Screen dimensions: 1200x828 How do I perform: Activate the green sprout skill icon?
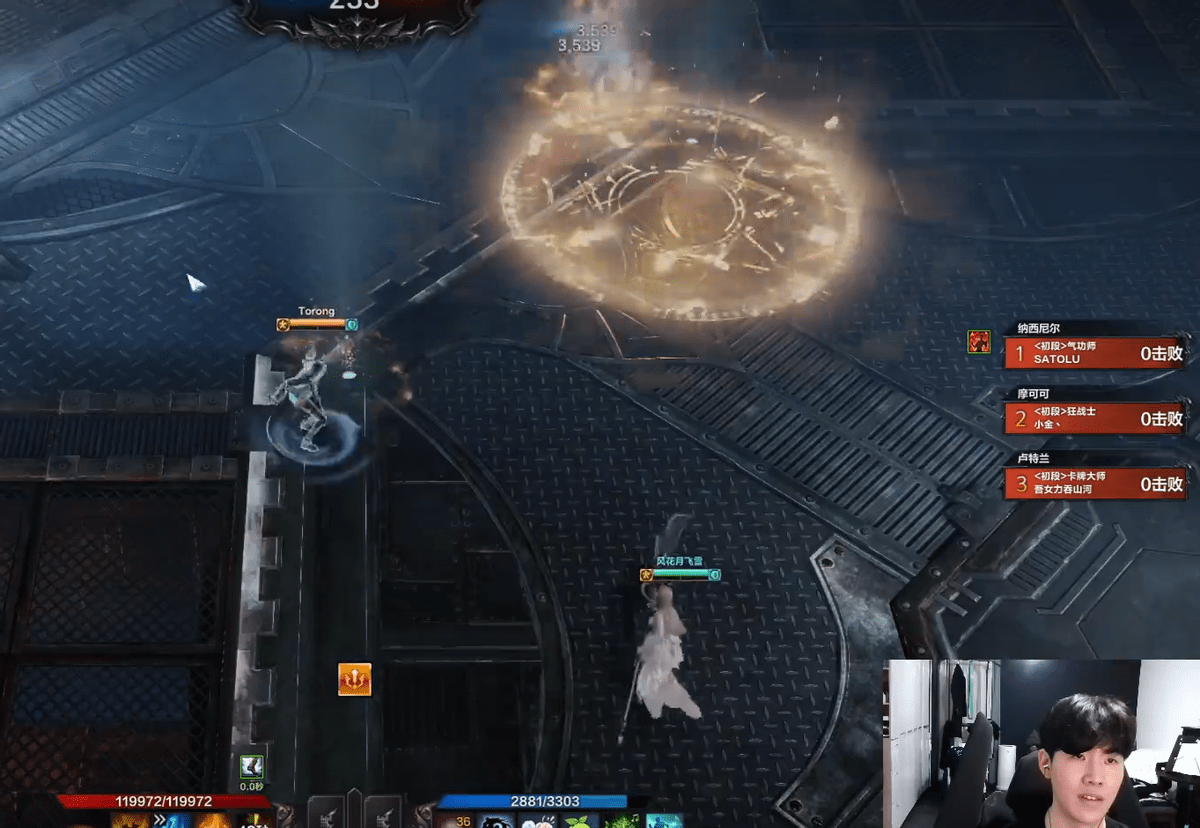[577, 821]
